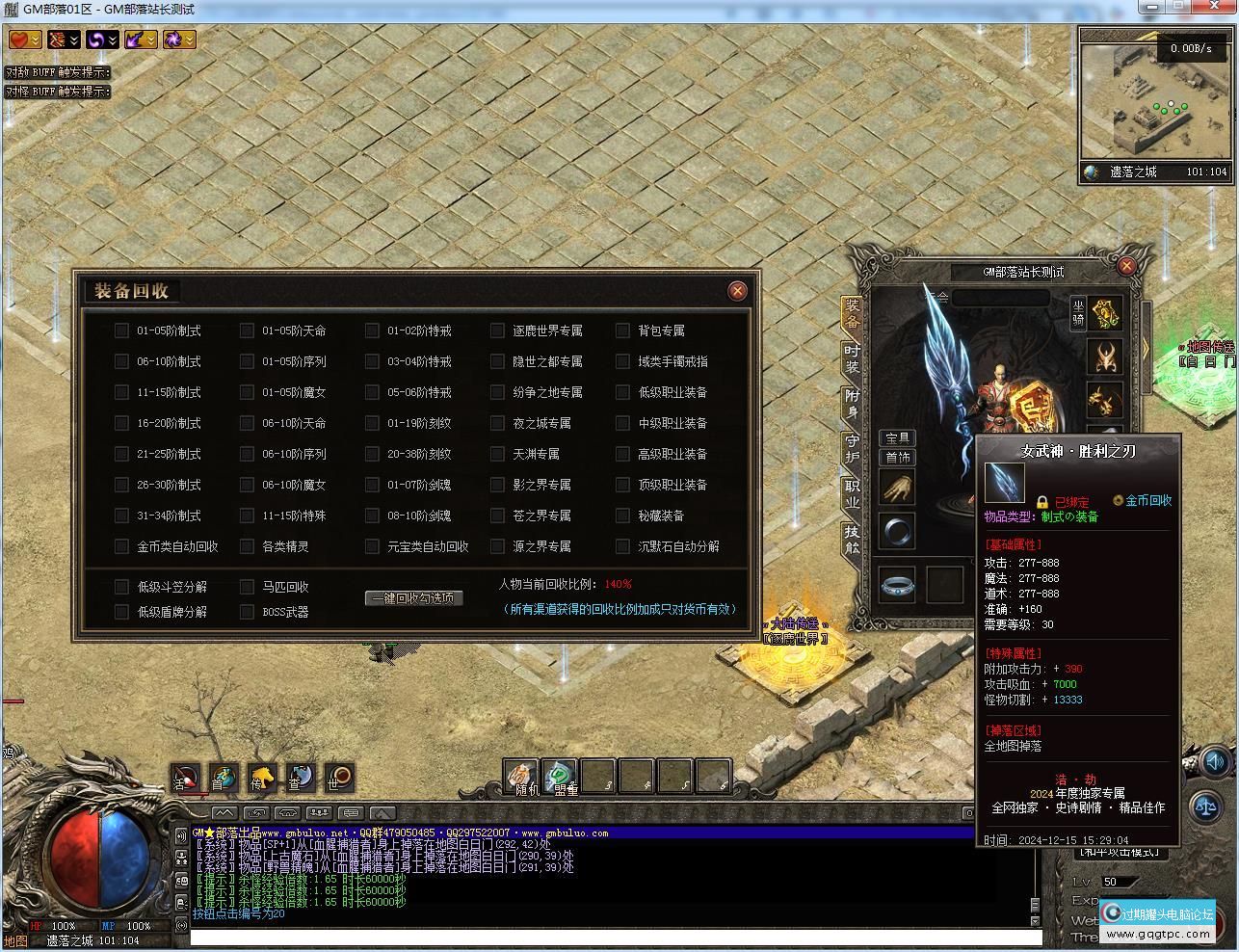Use the 随机 teleport hotbar item
The height and width of the screenshot is (952, 1239).
522,777
